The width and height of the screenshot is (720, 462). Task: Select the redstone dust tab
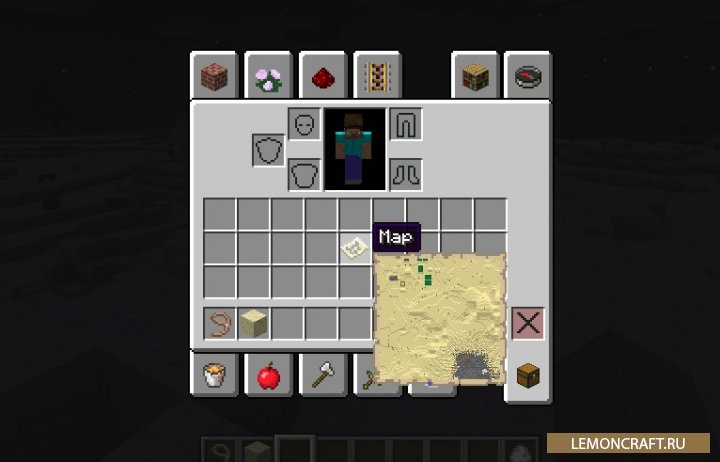[323, 77]
